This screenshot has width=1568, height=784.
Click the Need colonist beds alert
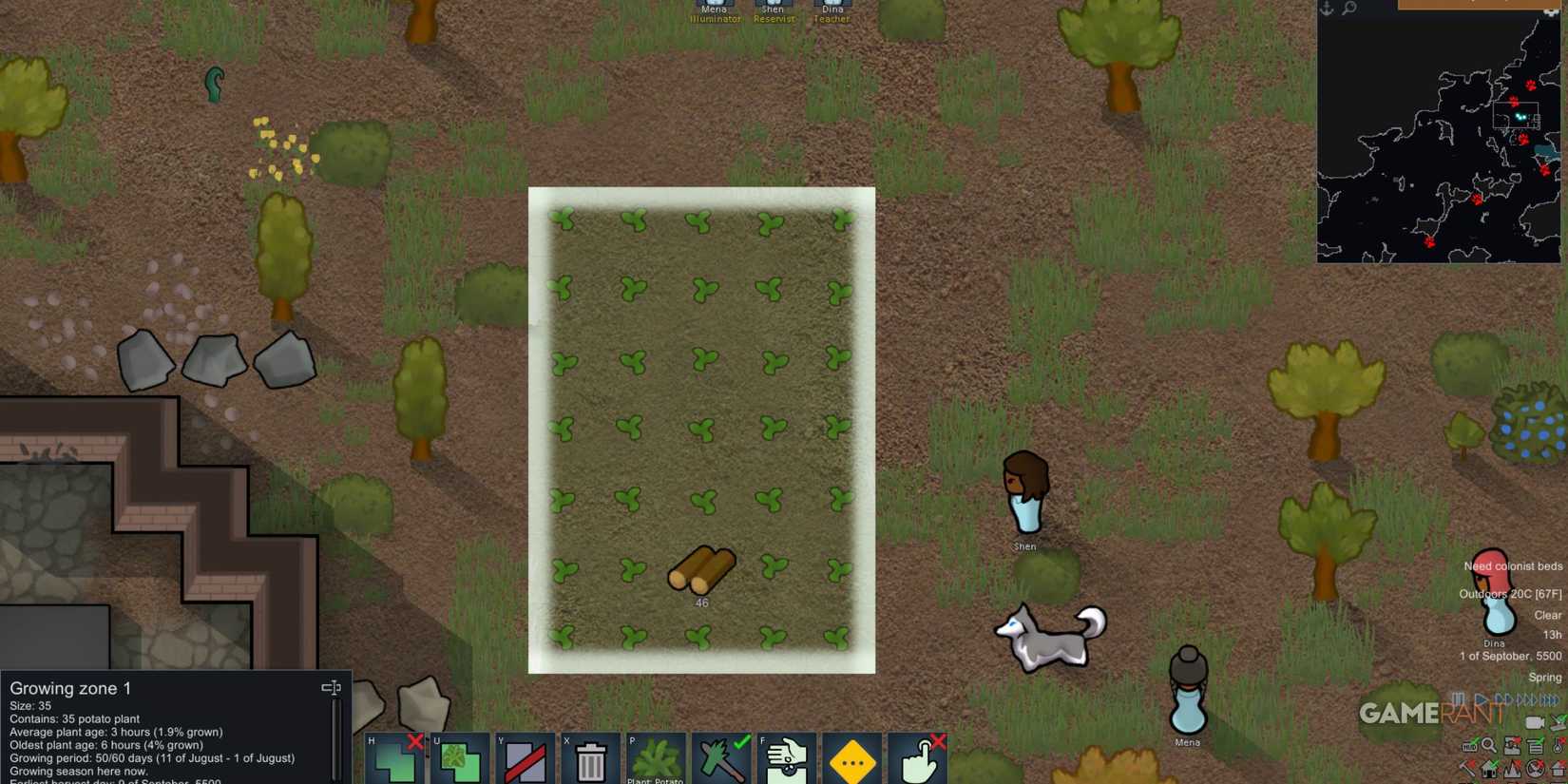1512,565
